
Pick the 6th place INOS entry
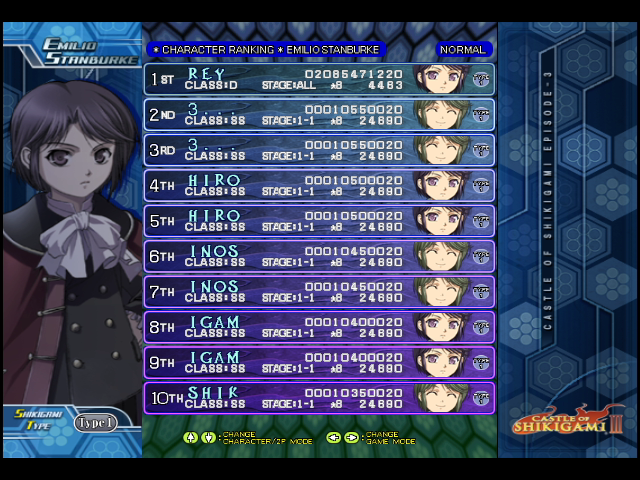point(320,256)
